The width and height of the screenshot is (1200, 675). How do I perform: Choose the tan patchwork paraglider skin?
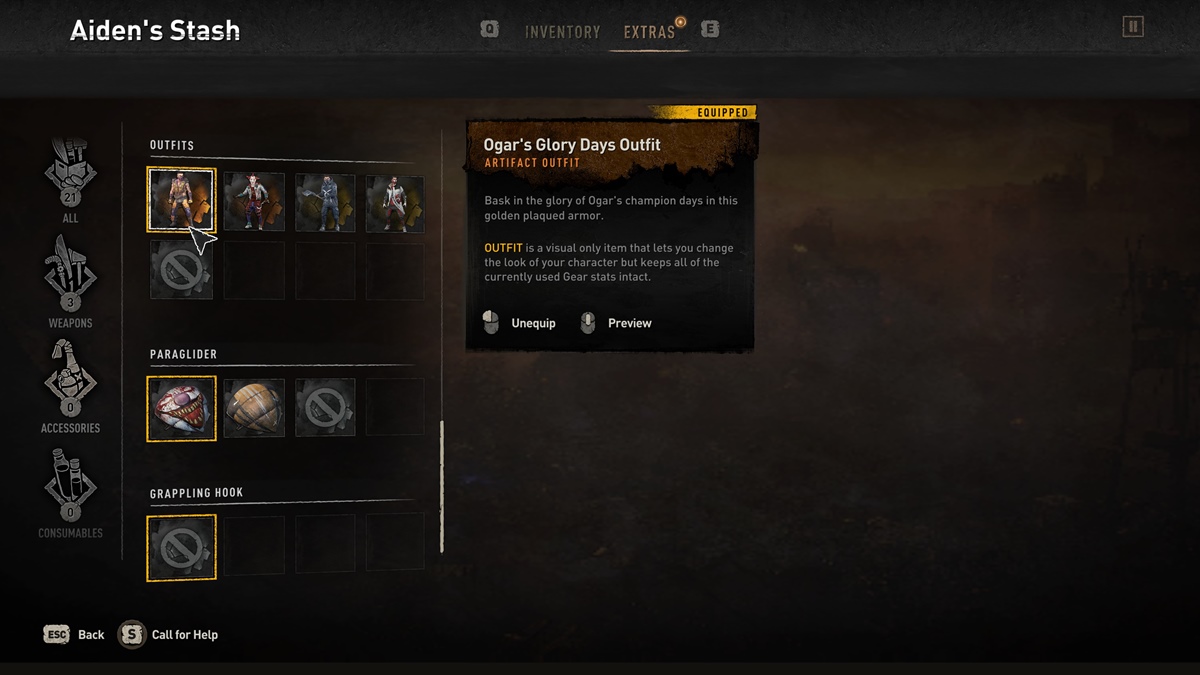[x=254, y=408]
